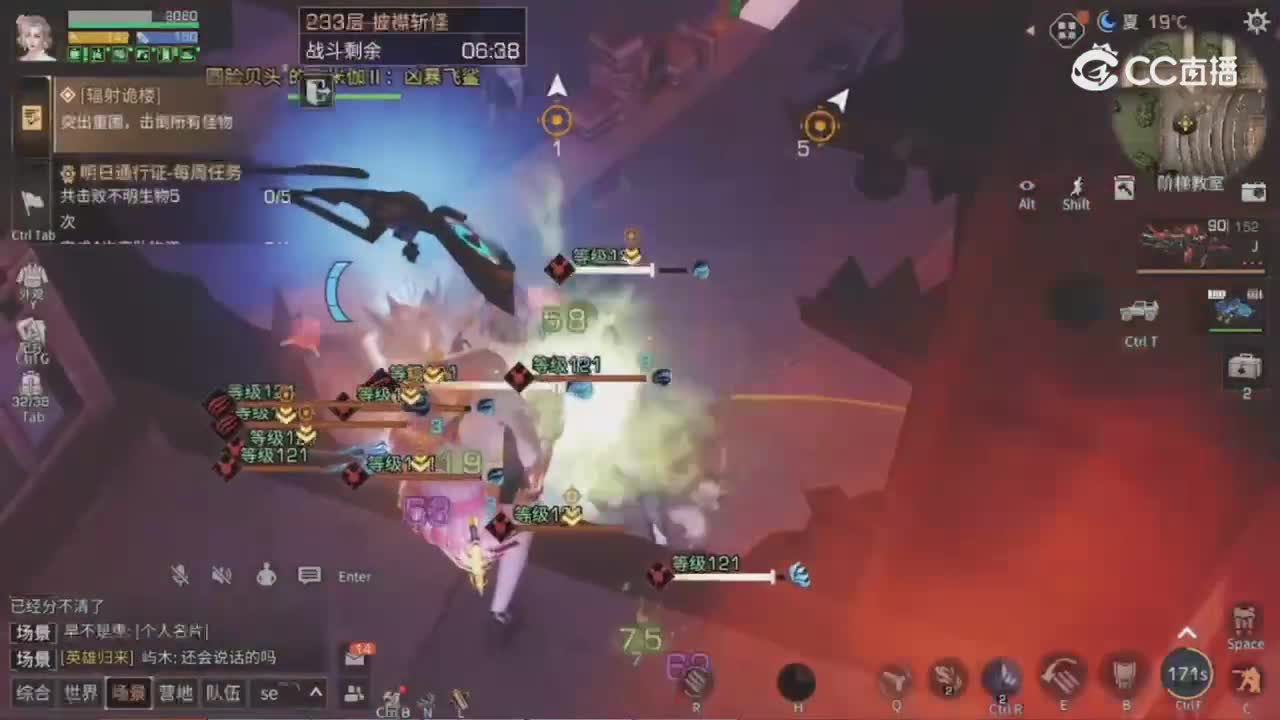Open chat input via the Enter button
The image size is (1280, 720).
354,576
